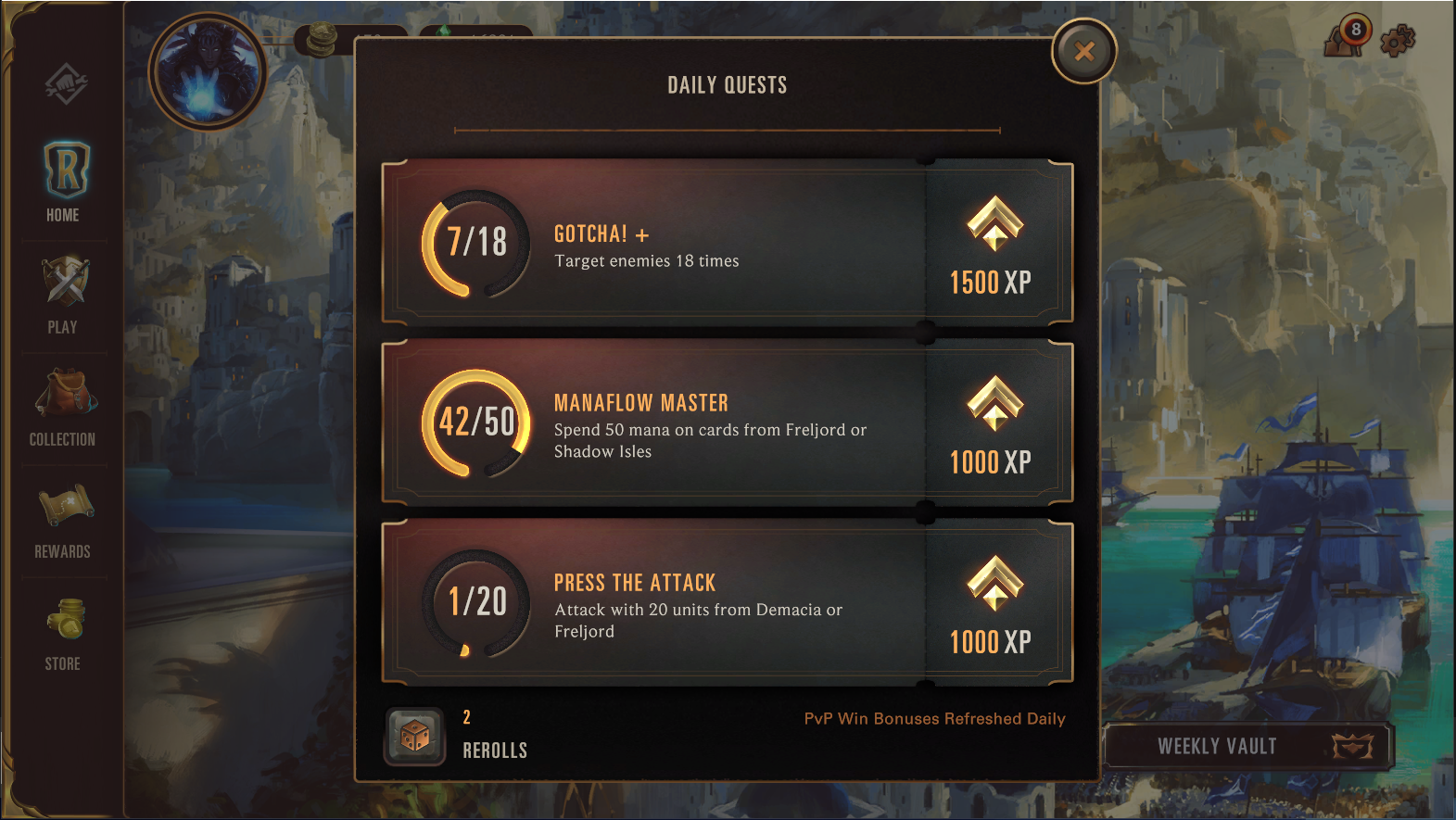
Task: Click the quest reroll dice button
Action: pyautogui.click(x=414, y=737)
